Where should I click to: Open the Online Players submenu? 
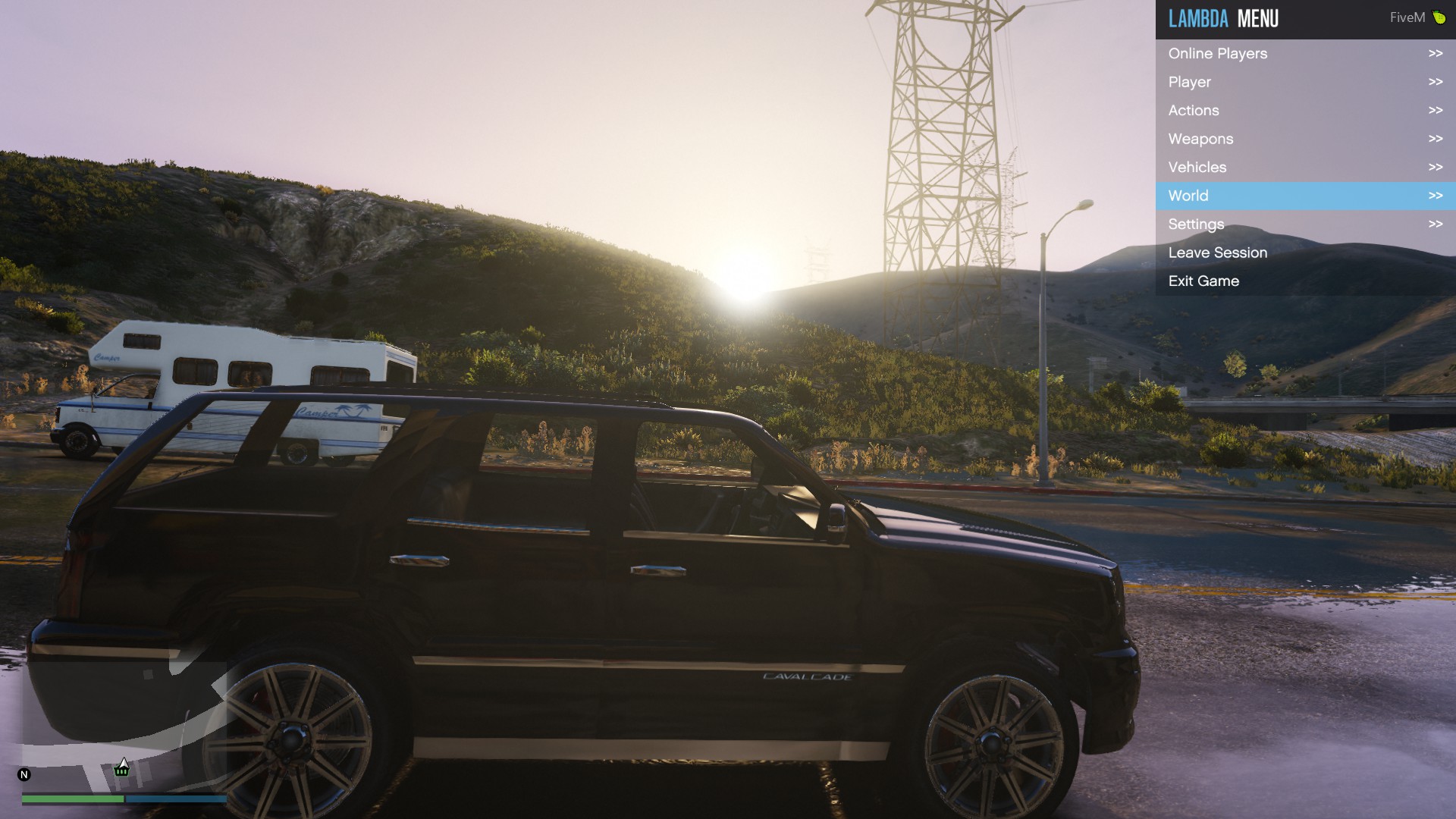tap(1304, 54)
